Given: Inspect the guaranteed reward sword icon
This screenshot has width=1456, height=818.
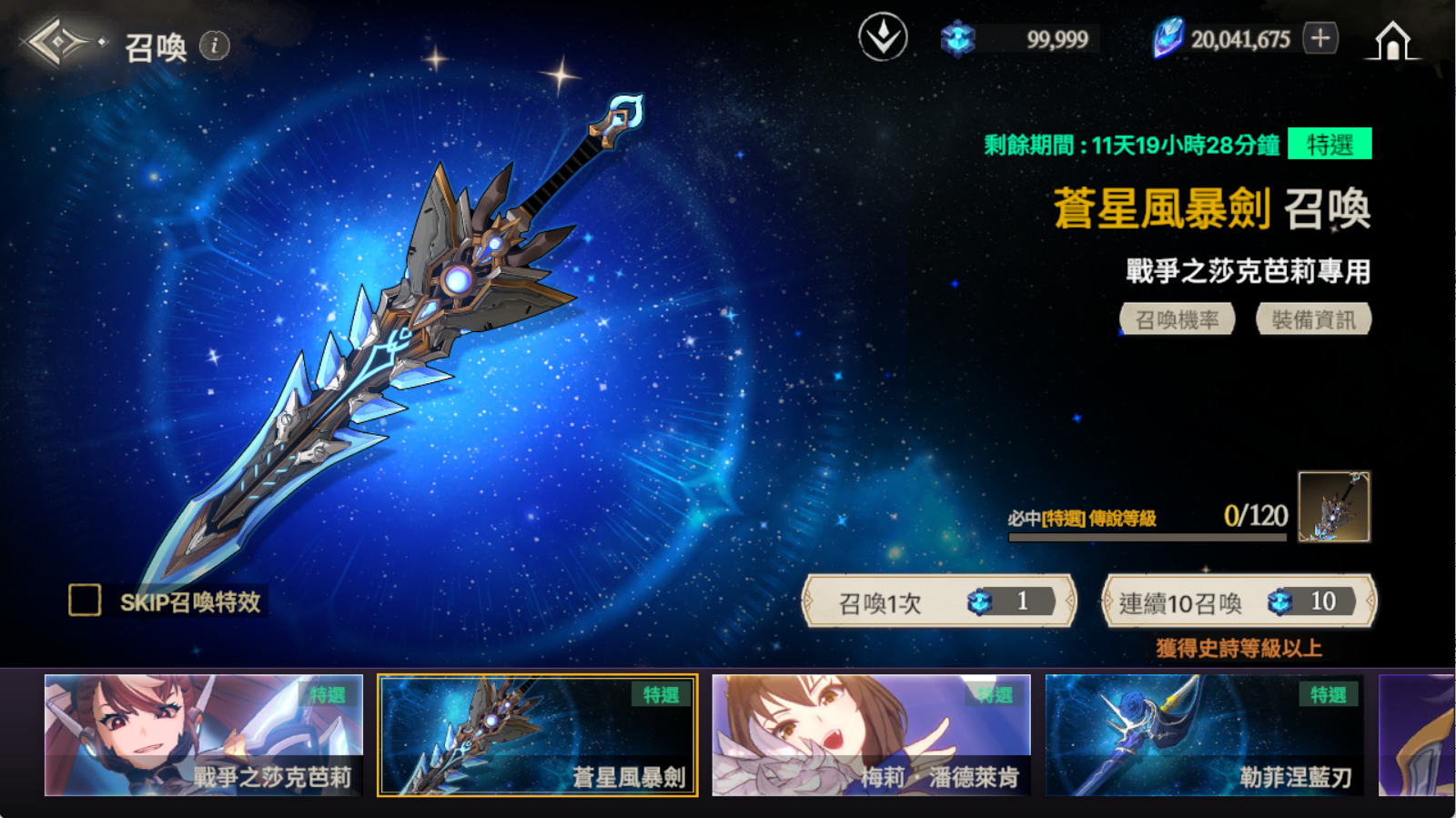Looking at the screenshot, I should click(1333, 507).
